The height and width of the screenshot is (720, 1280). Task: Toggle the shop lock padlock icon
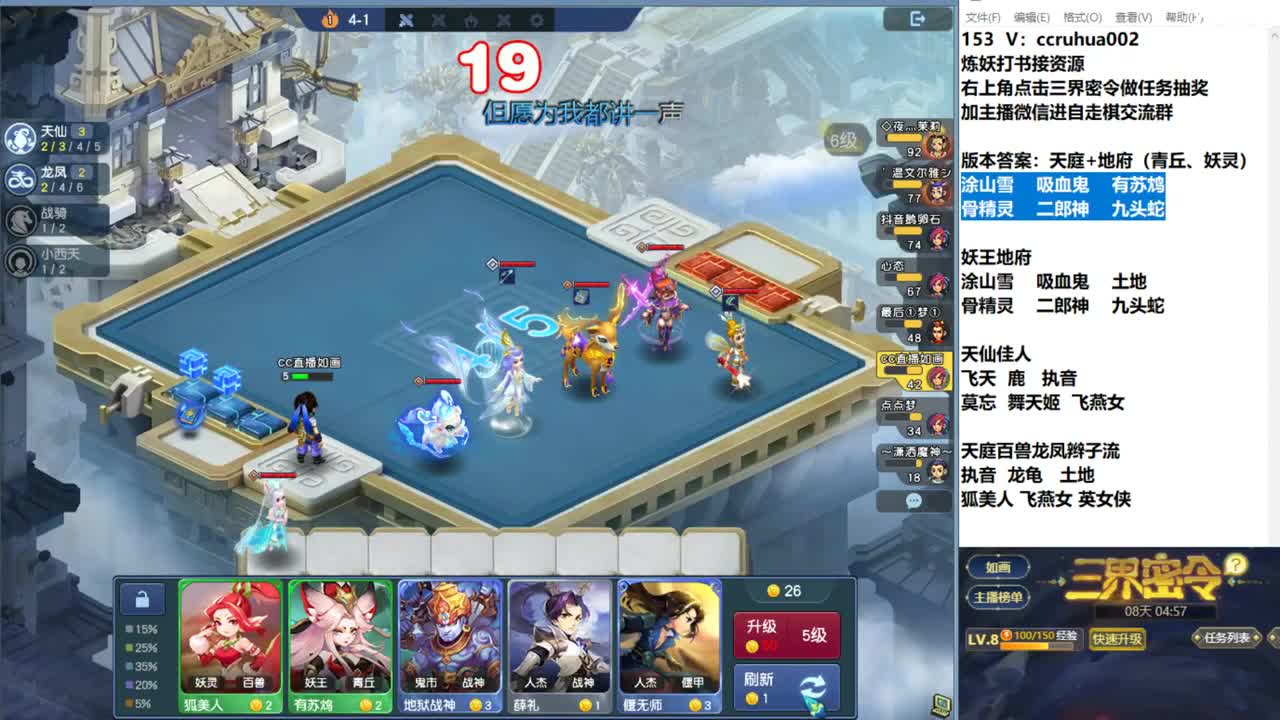click(x=143, y=600)
